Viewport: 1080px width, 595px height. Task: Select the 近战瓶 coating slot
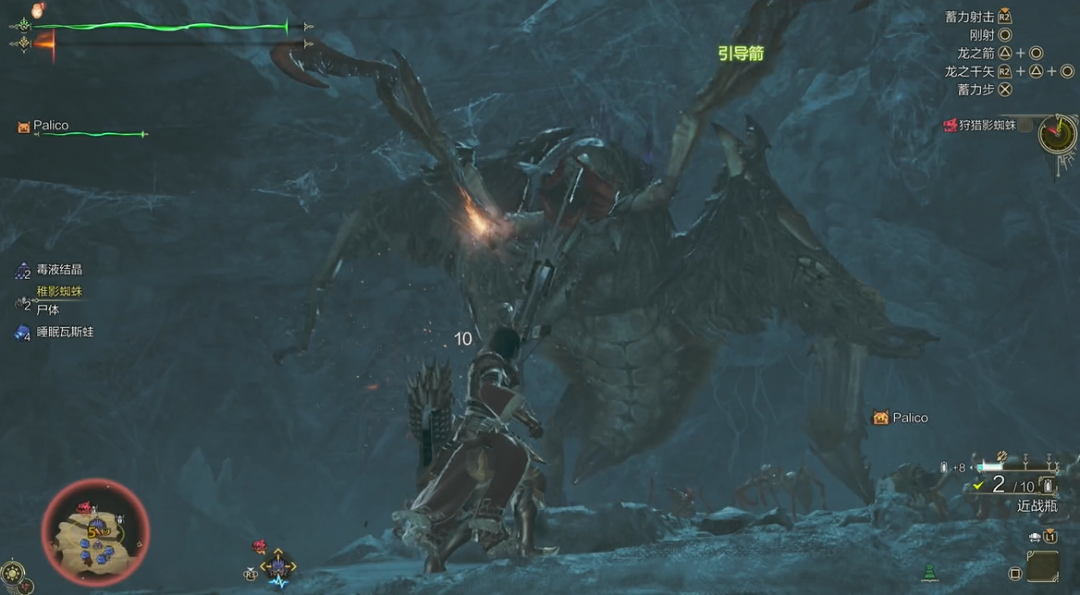point(1036,505)
